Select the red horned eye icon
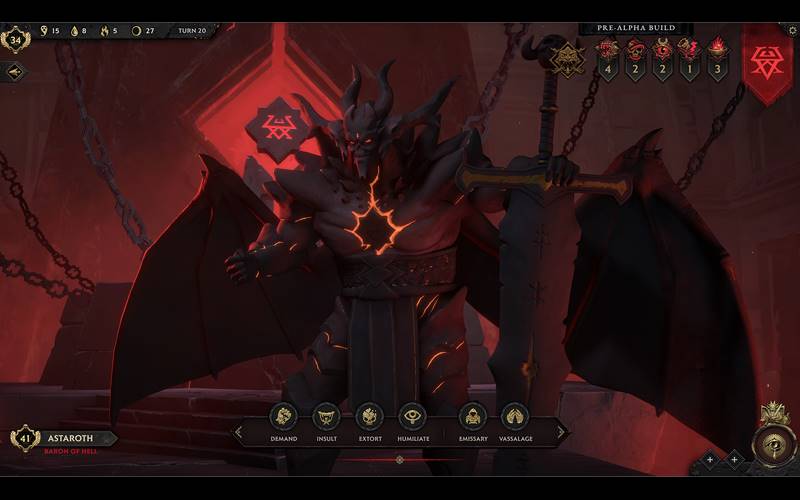This screenshot has width=800, height=500. pyautogui.click(x=662, y=48)
